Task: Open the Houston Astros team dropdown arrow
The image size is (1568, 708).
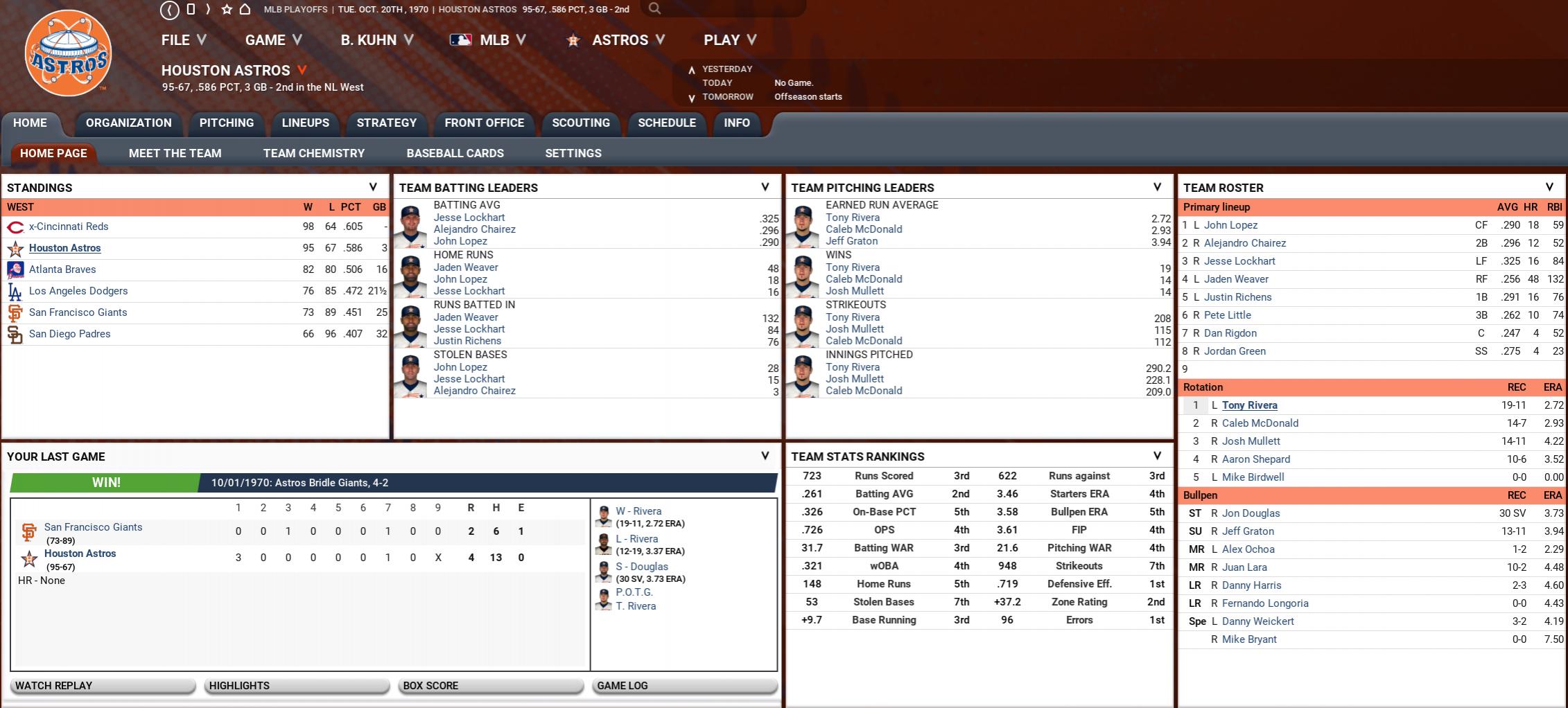Action: coord(302,70)
